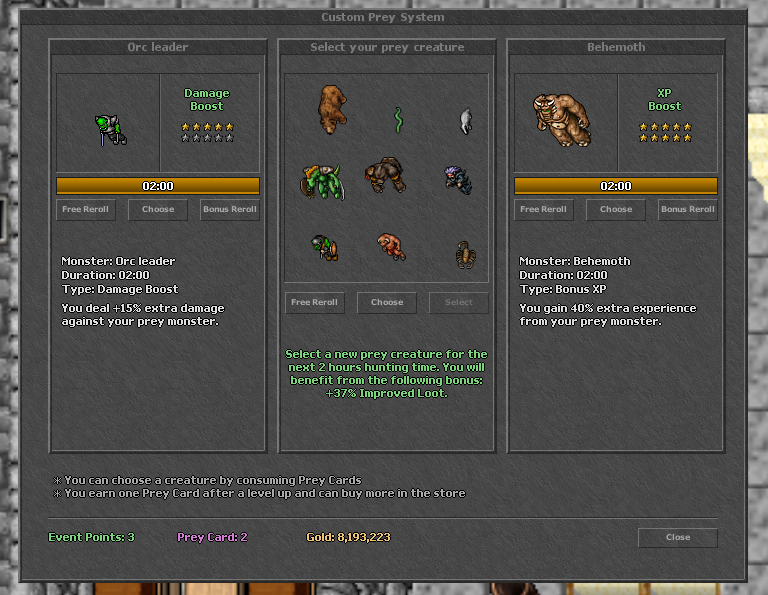This screenshot has height=595, width=768.
Task: Click Free Reroll in the Behemoth panel
Action: click(x=544, y=209)
